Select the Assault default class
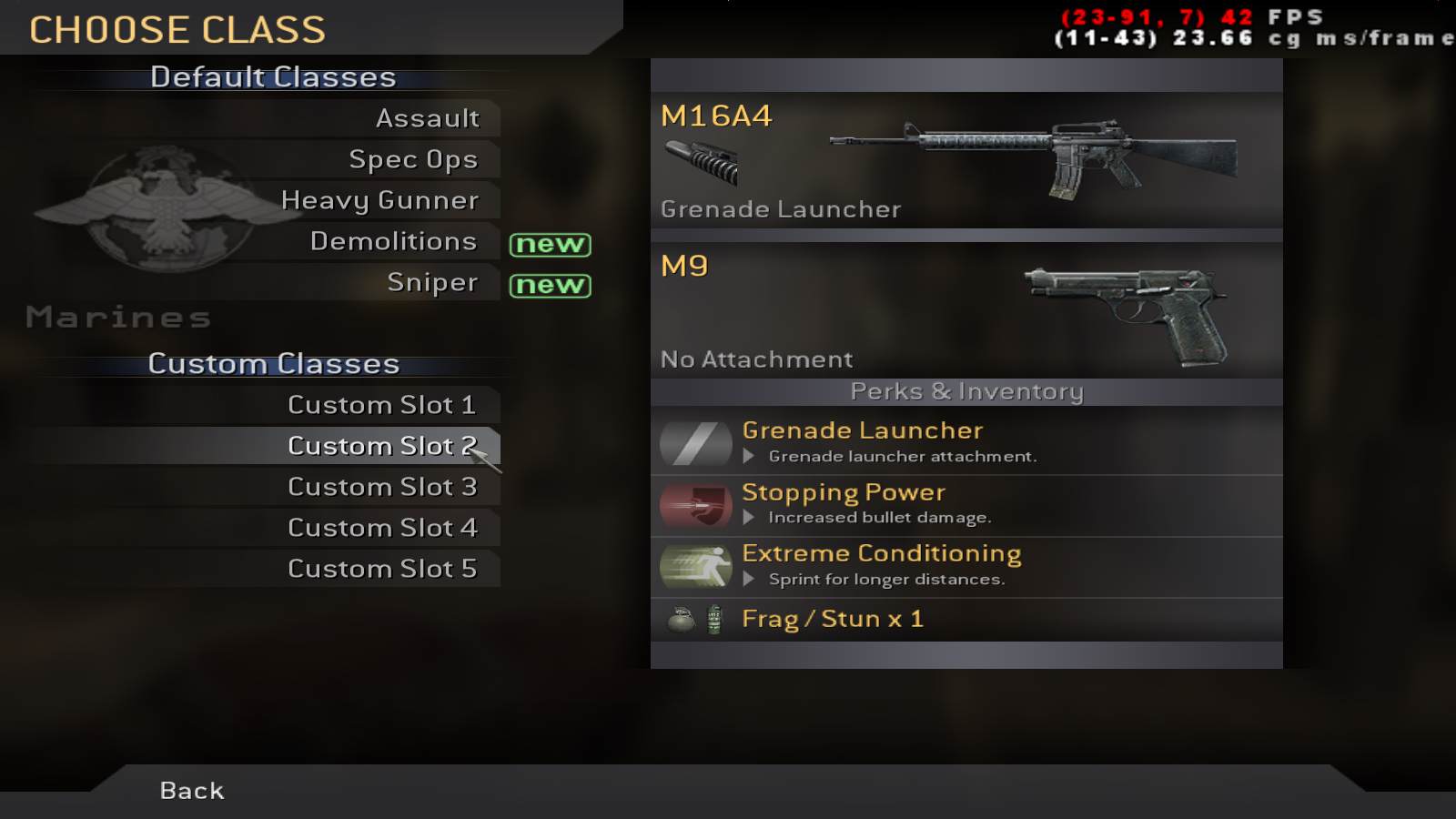This screenshot has width=1456, height=819. tap(427, 118)
